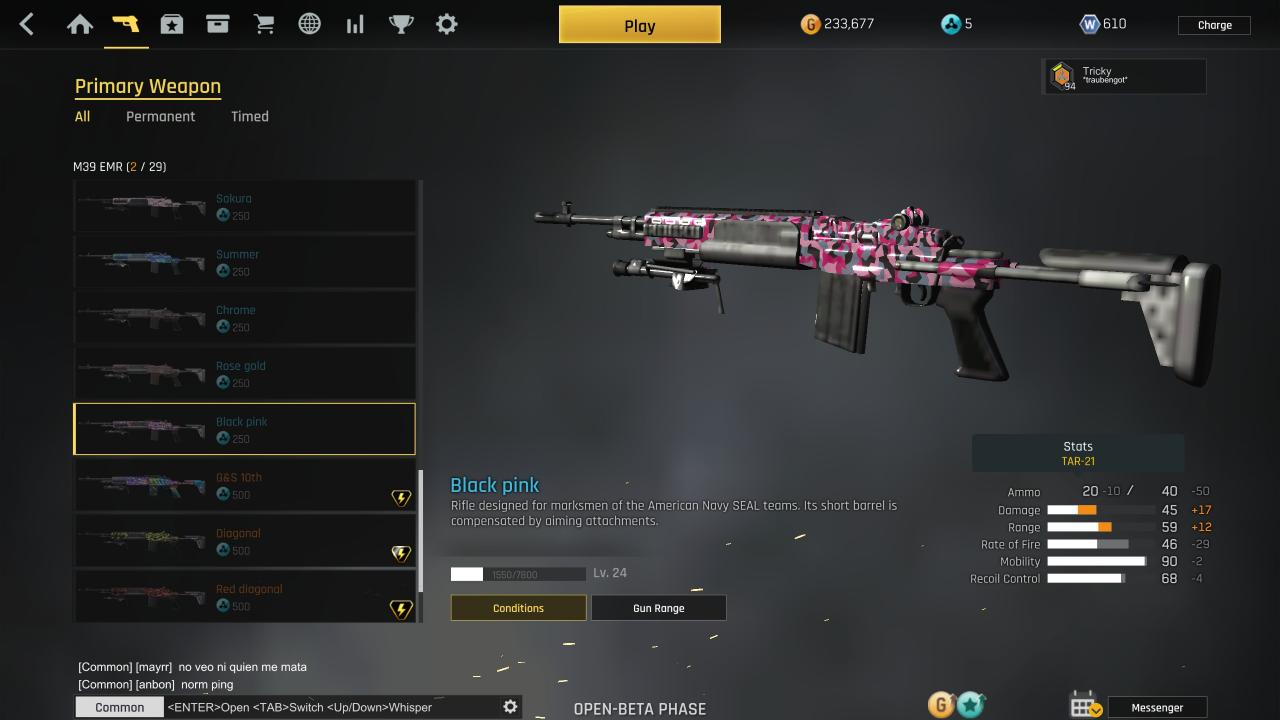This screenshot has width=1280, height=720.
Task: Open the Messenger window
Action: pos(1156,707)
